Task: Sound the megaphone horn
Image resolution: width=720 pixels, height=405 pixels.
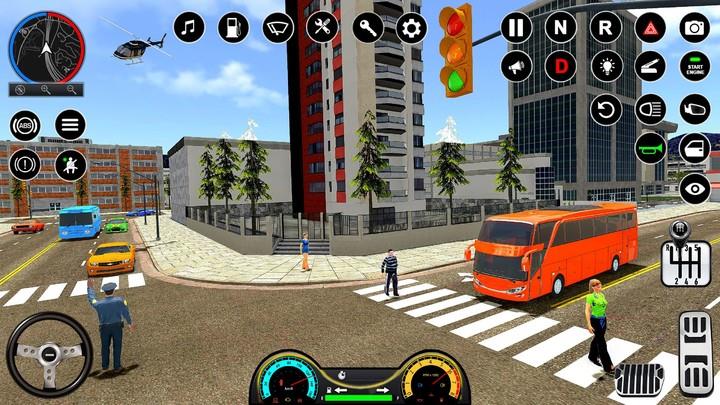Action: coord(516,66)
